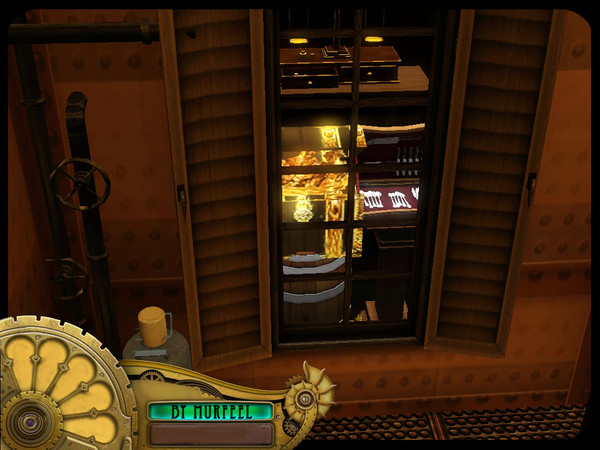Click the empty brown bar under the green display
600x450 pixels.
tap(210, 433)
